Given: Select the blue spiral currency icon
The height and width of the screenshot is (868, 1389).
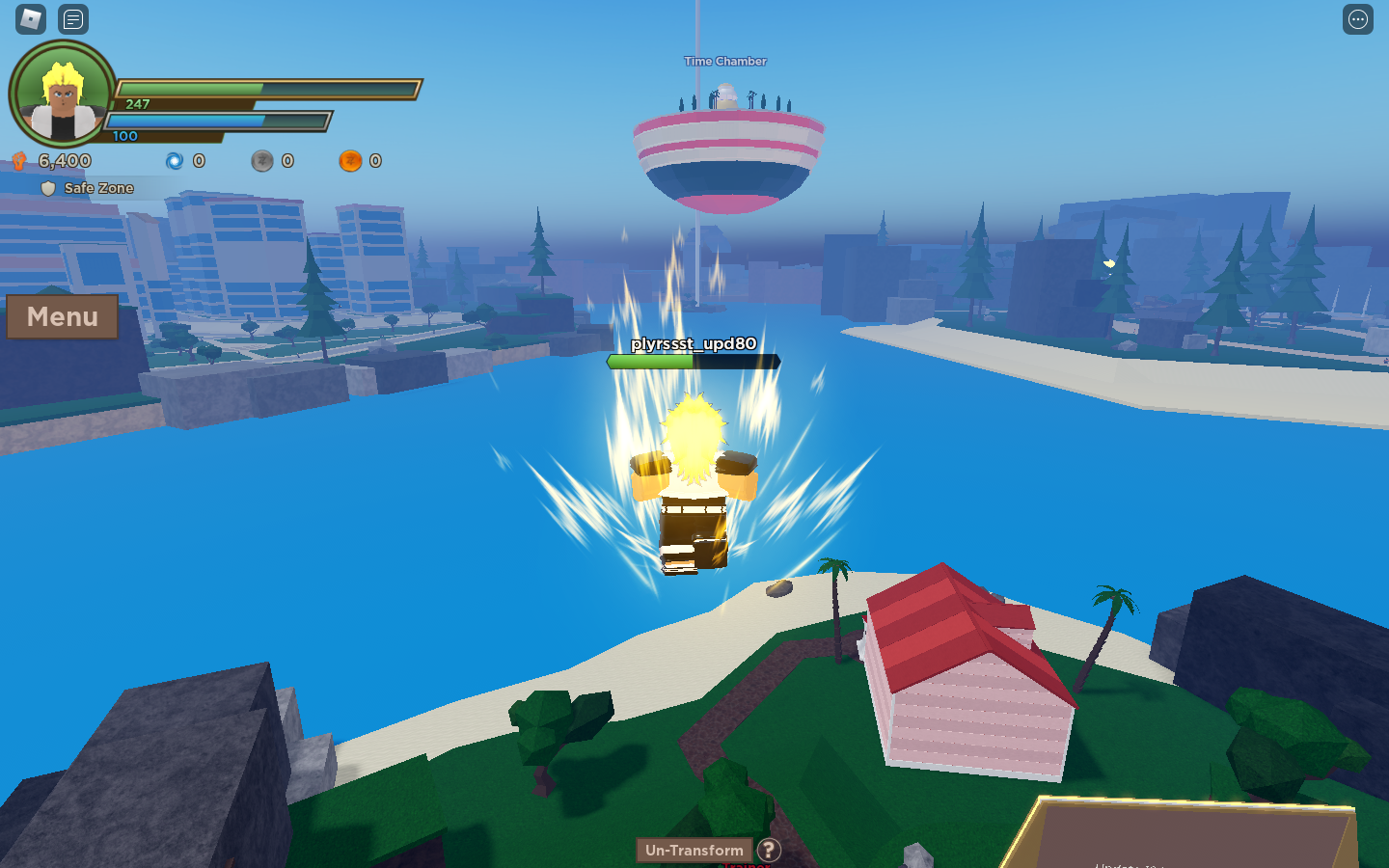Looking at the screenshot, I should pos(175,160).
